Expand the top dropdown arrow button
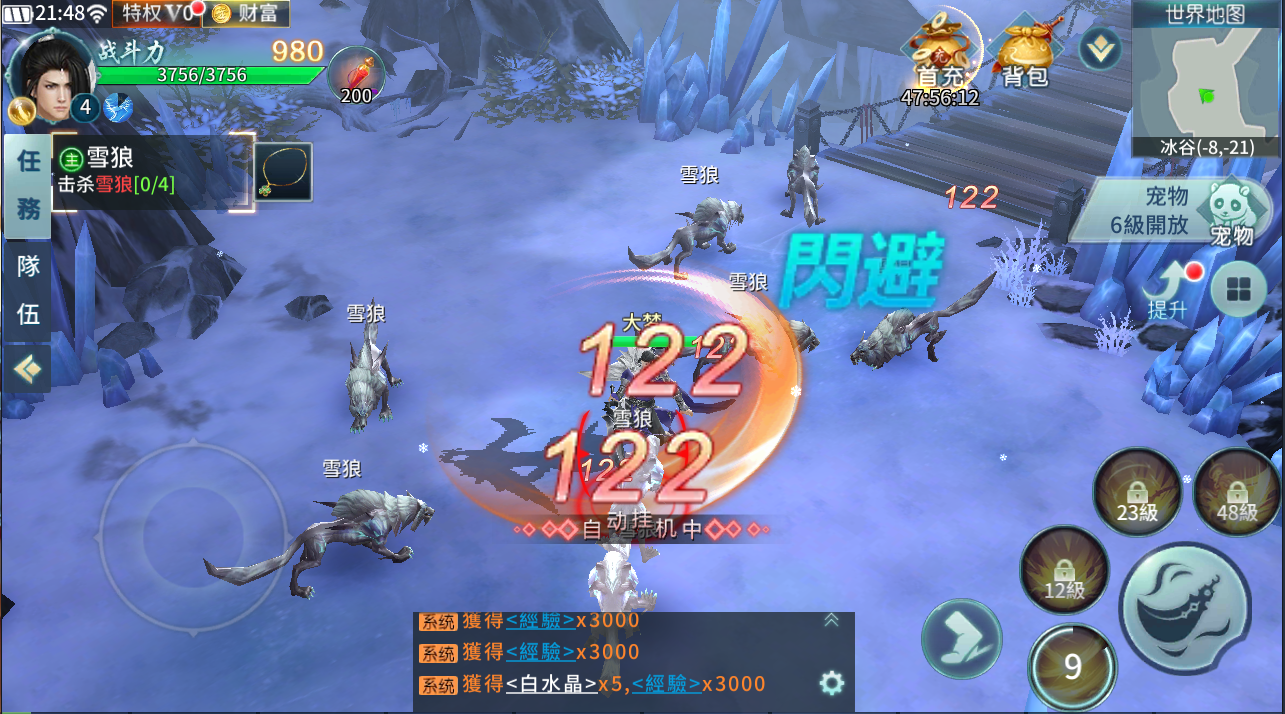Image resolution: width=1285 pixels, height=714 pixels. 1099,47
